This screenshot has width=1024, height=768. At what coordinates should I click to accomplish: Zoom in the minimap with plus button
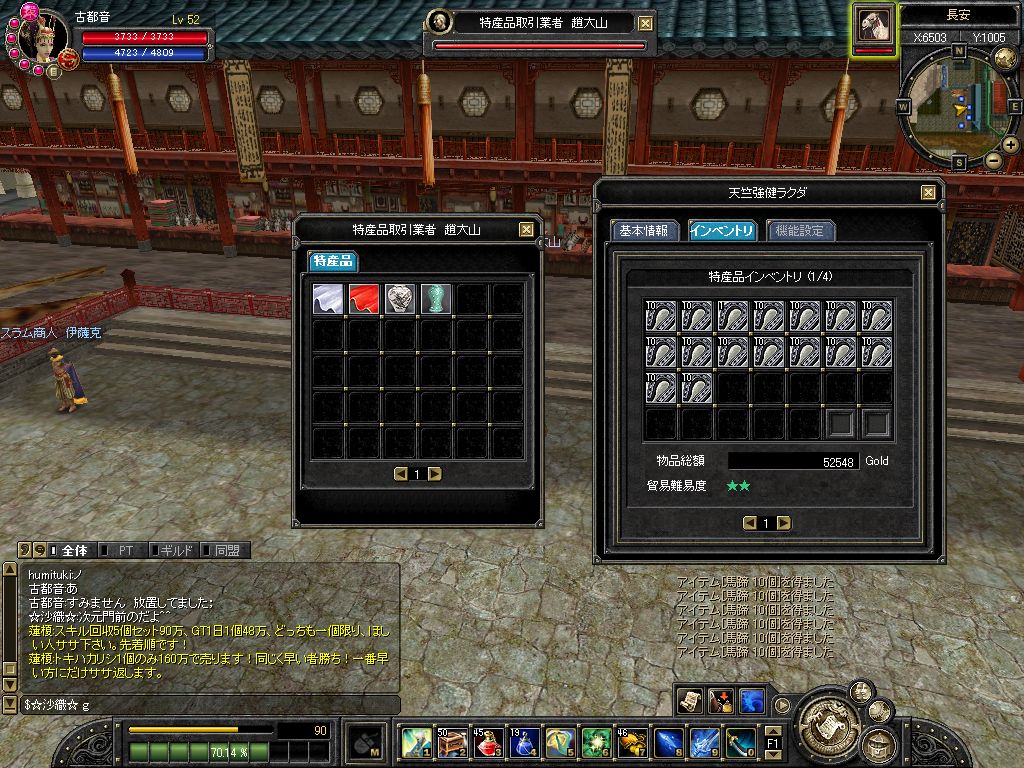click(1011, 146)
